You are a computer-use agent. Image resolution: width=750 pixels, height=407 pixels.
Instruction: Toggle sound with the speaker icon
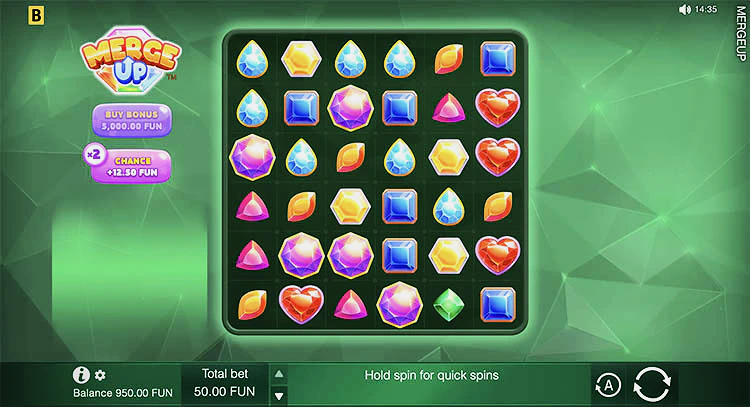point(685,9)
